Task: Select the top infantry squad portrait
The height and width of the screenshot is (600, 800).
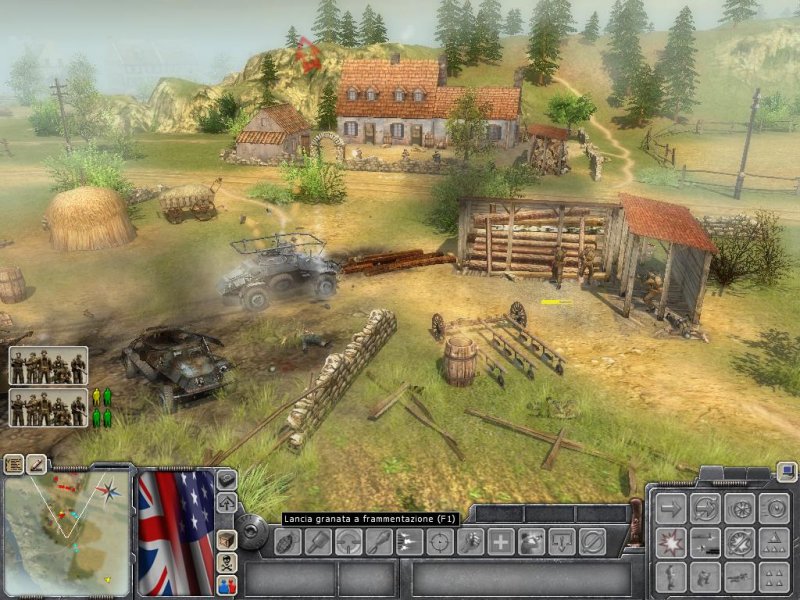Action: tap(48, 366)
